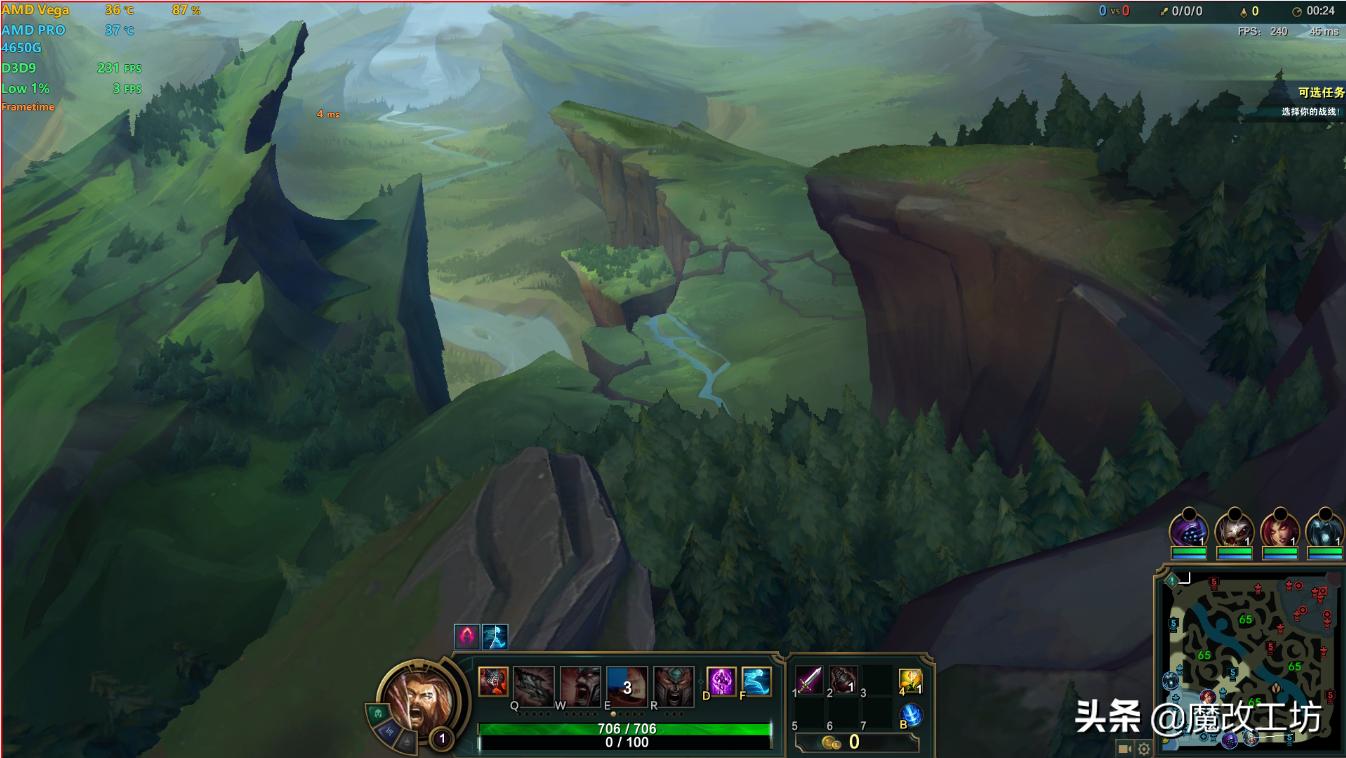This screenshot has width=1346, height=758.
Task: Click the E ability showing number 3
Action: tap(627, 686)
